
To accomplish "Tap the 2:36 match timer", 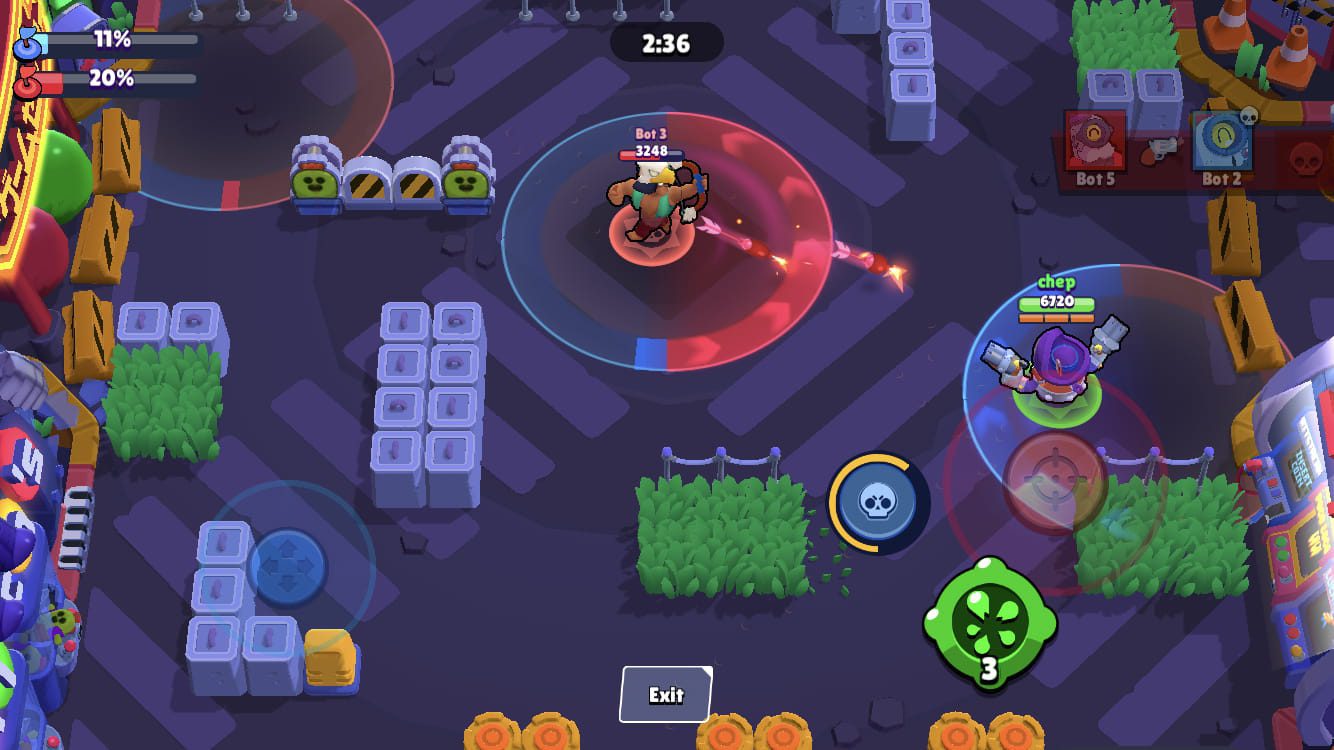I will (x=665, y=42).
